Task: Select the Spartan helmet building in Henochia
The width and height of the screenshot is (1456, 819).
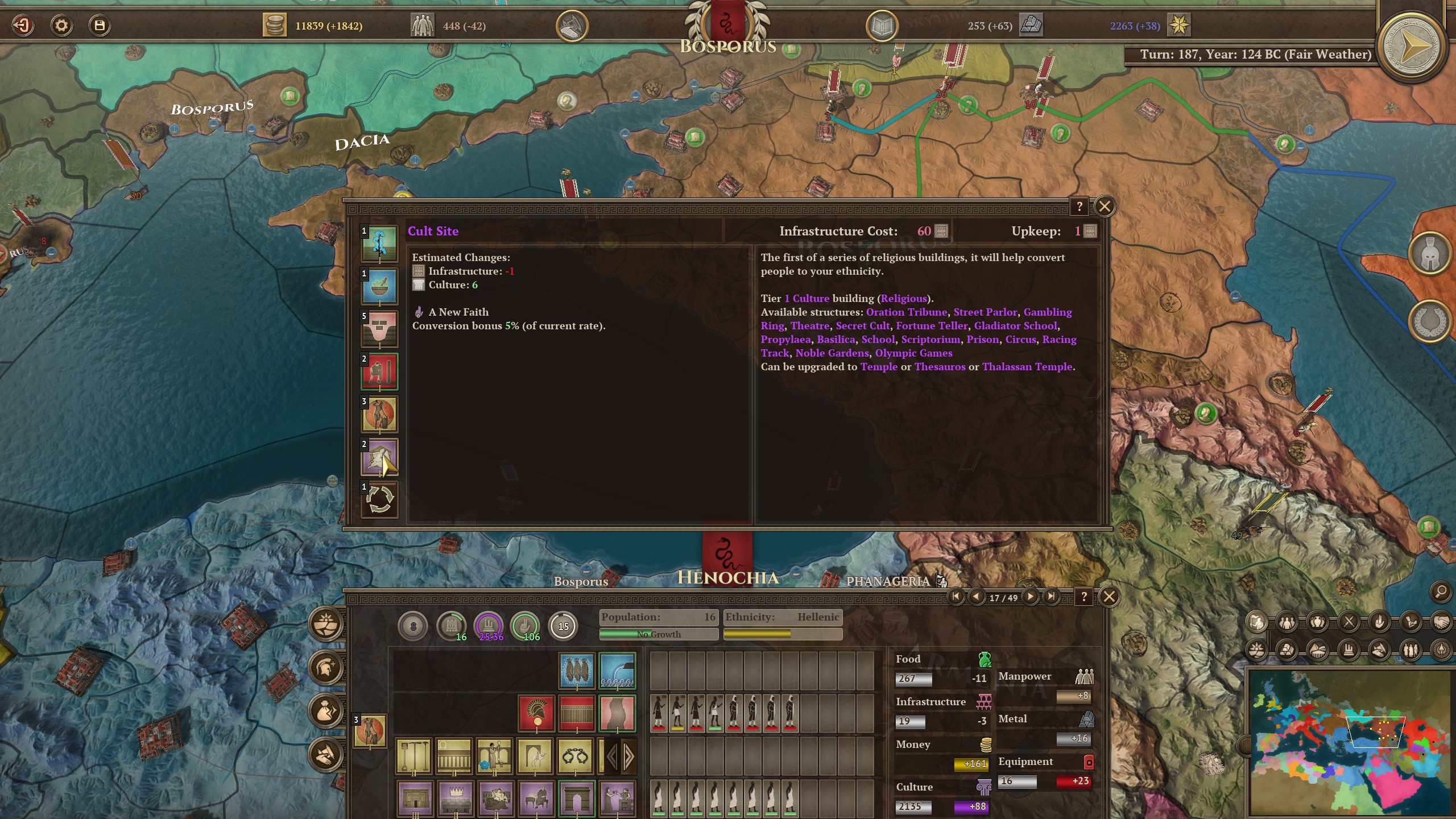Action: pos(536,713)
